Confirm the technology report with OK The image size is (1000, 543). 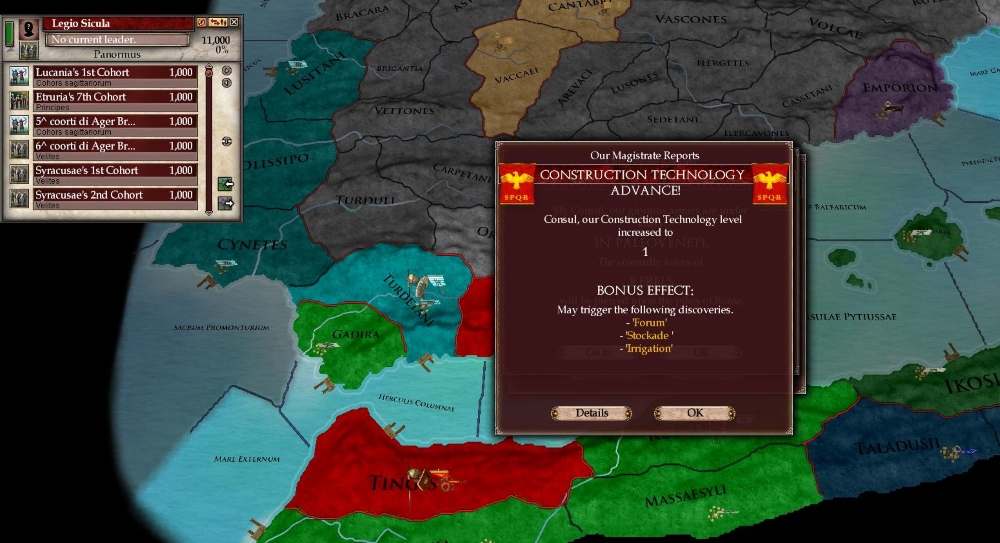694,413
